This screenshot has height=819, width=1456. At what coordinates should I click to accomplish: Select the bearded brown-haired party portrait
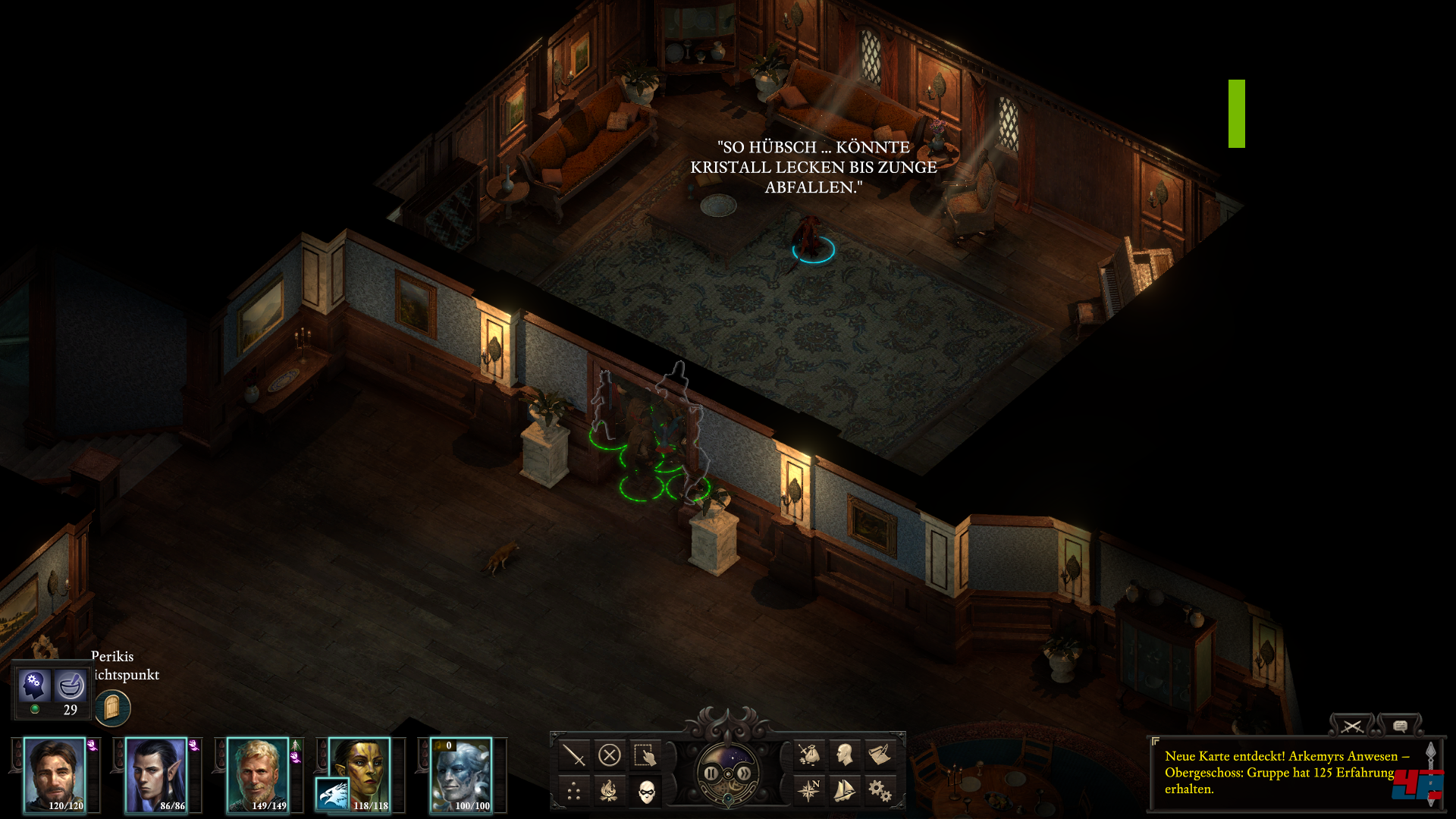tap(55, 775)
